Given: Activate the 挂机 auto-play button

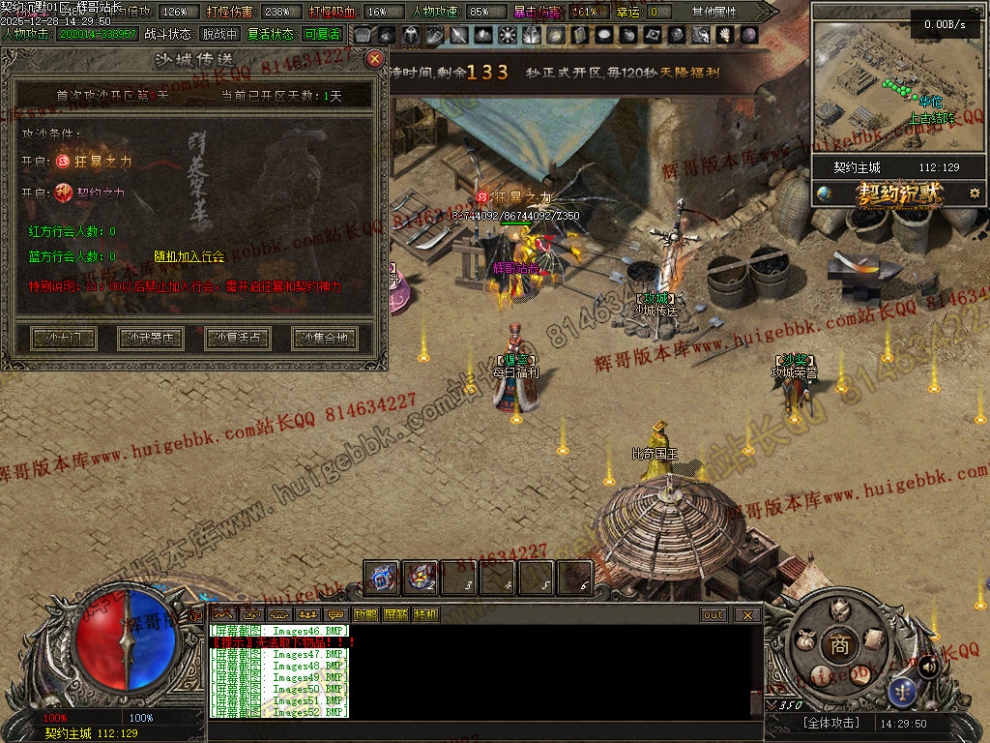Looking at the screenshot, I should [x=426, y=614].
